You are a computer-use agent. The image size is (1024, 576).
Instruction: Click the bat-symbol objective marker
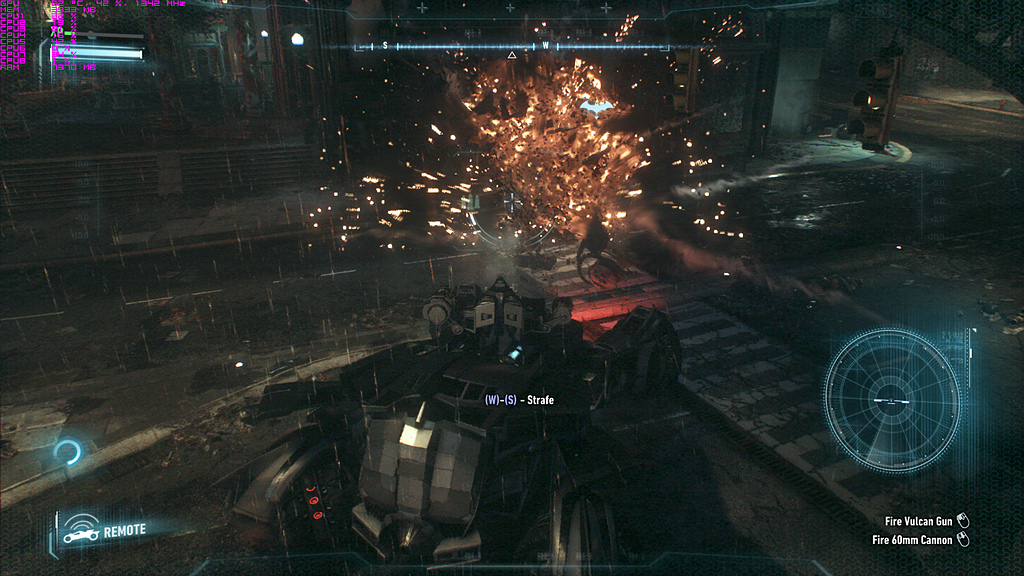(x=597, y=106)
